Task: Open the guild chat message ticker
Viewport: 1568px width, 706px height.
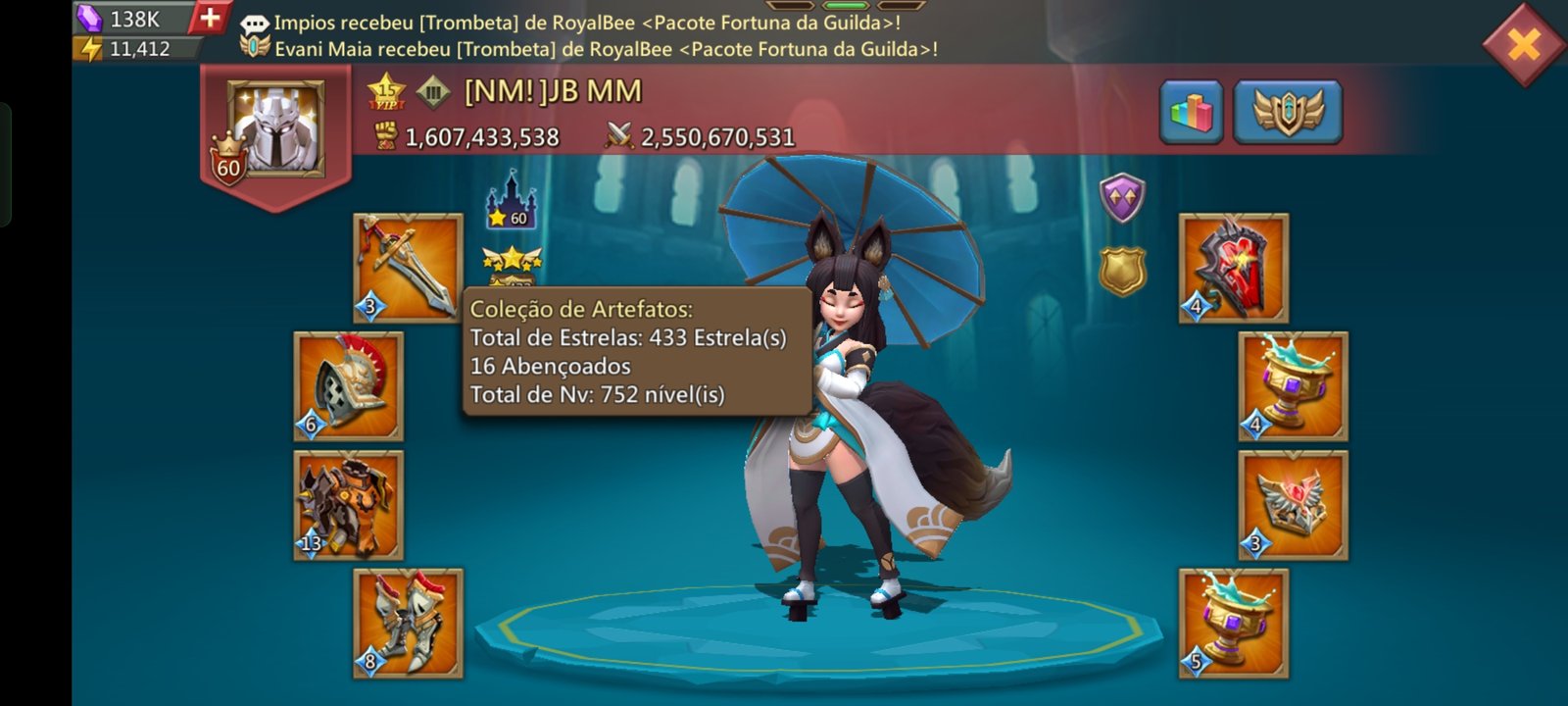Action: (588, 34)
